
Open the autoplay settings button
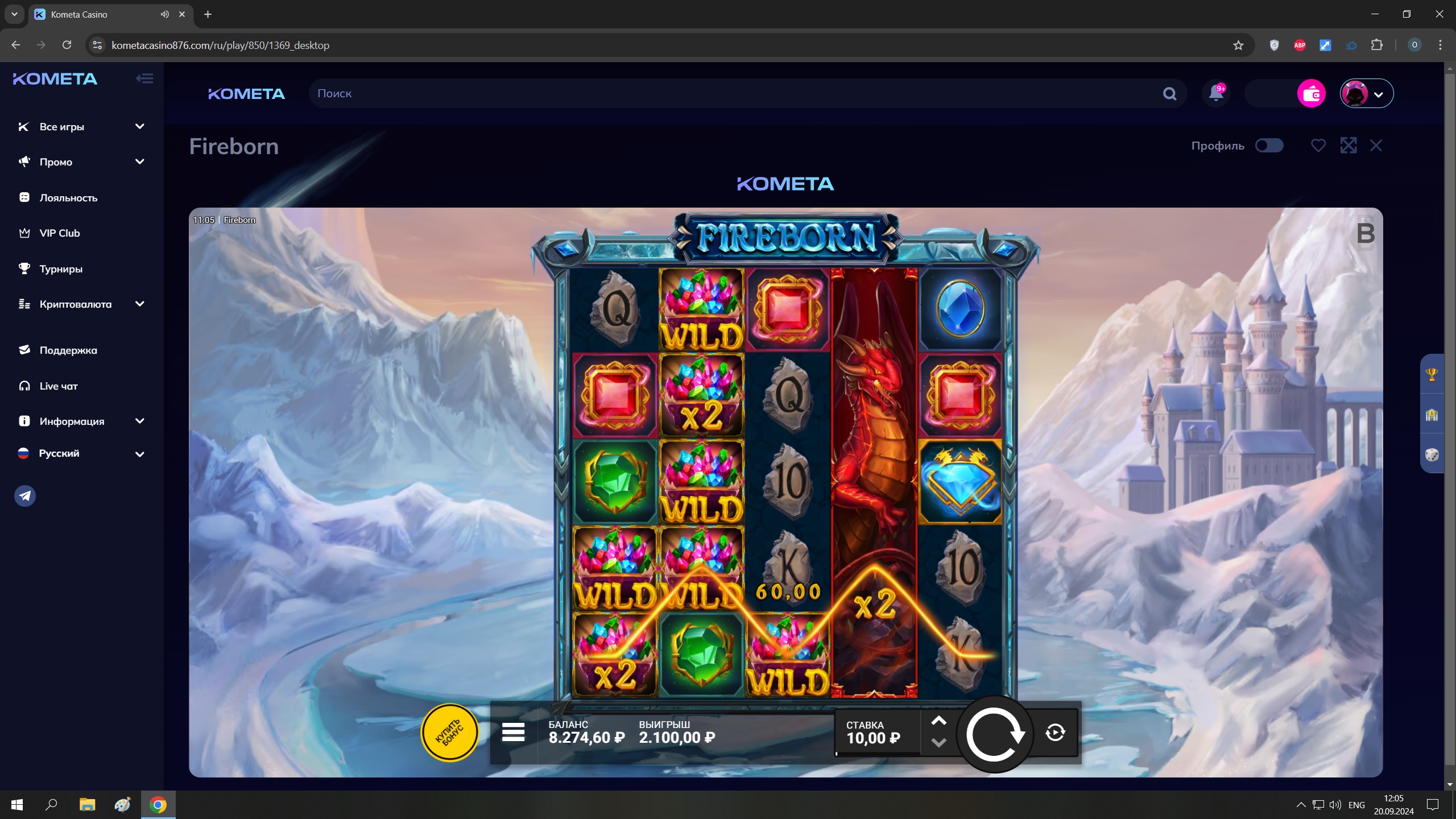[x=1055, y=733]
